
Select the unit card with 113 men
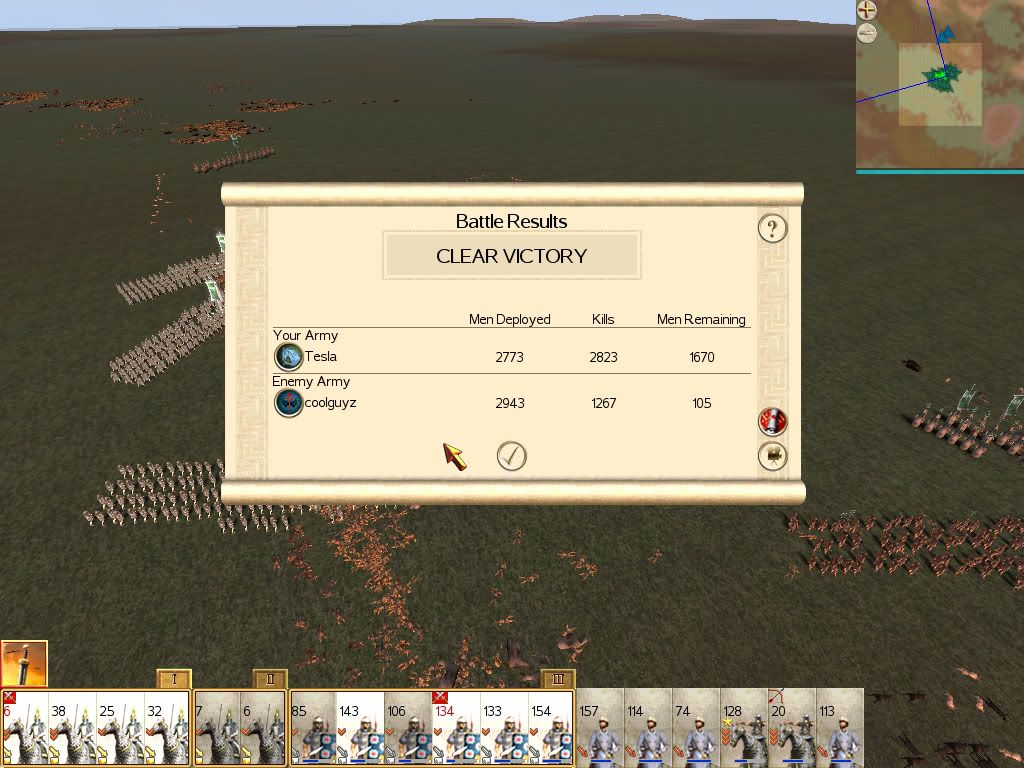coord(840,728)
